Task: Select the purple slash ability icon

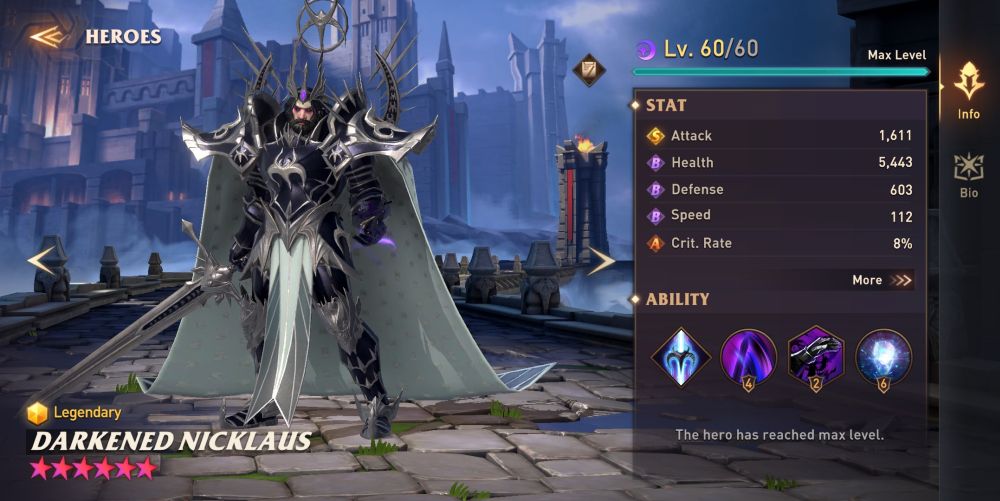Action: click(748, 357)
